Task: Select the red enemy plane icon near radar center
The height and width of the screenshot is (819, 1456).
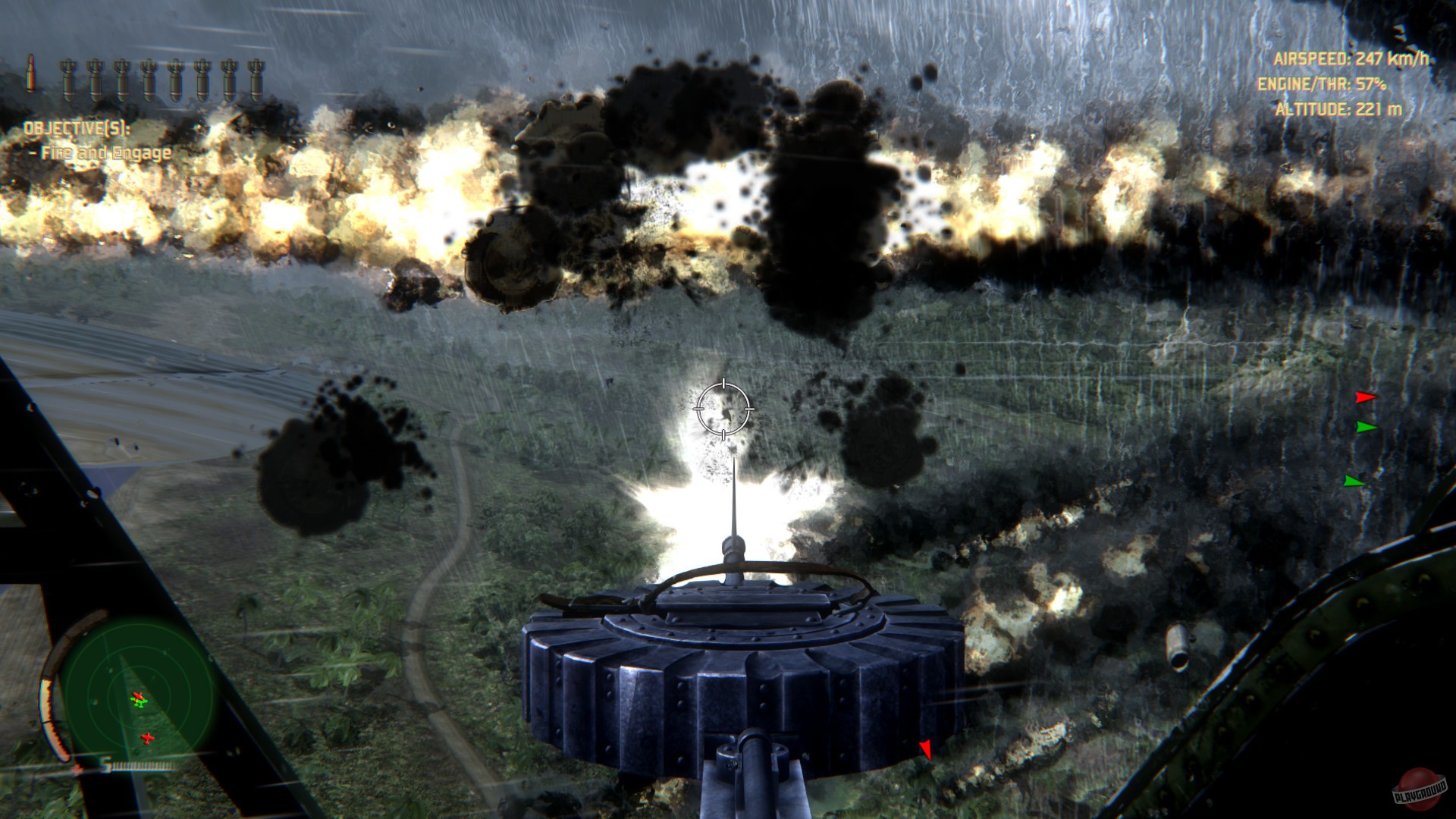Action: point(139,696)
